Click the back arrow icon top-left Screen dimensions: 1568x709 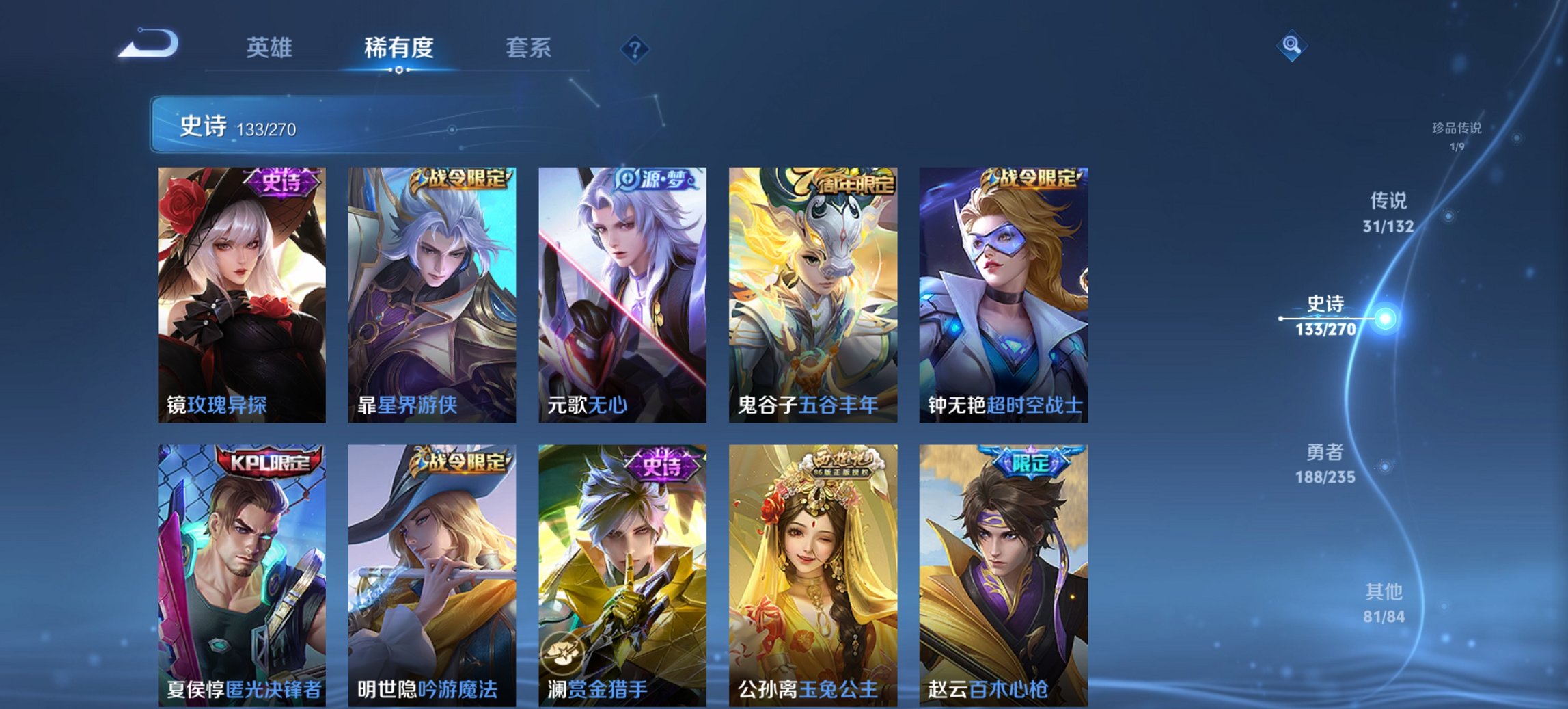(149, 43)
